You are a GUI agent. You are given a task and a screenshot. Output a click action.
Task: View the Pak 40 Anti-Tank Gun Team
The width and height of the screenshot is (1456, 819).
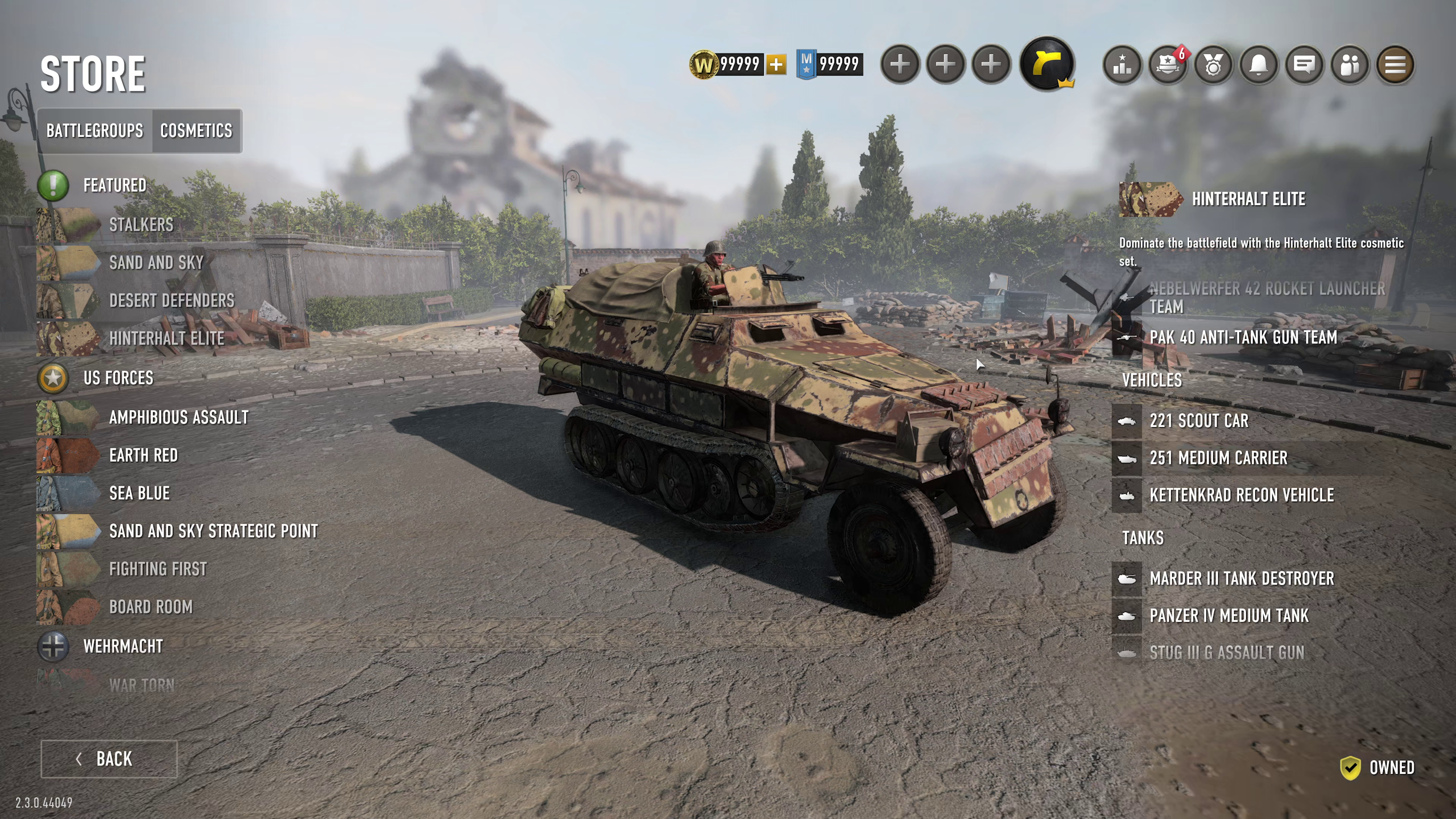[1243, 338]
